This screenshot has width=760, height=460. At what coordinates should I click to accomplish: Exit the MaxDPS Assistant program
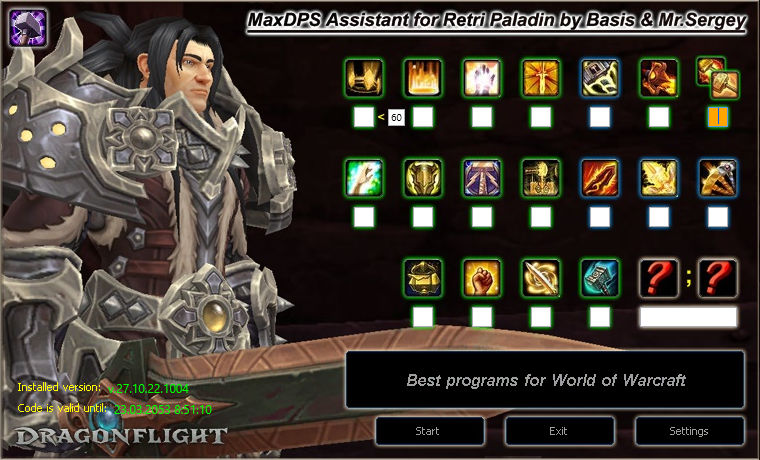pos(559,431)
